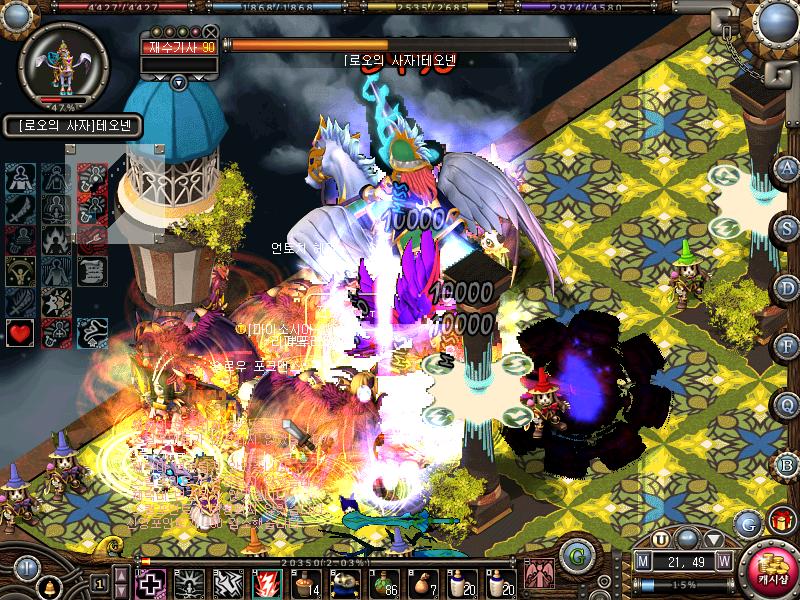Image resolution: width=800 pixels, height=600 pixels.
Task: Open the green G guild button
Action: pyautogui.click(x=574, y=554)
